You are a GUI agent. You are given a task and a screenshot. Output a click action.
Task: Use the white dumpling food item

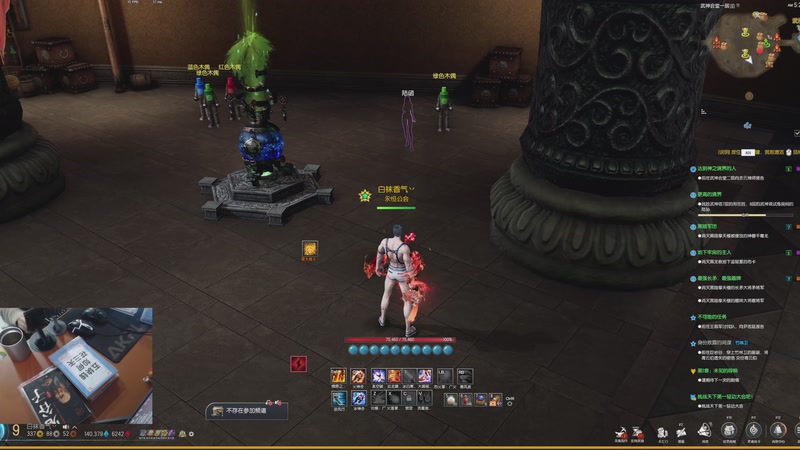(453, 399)
